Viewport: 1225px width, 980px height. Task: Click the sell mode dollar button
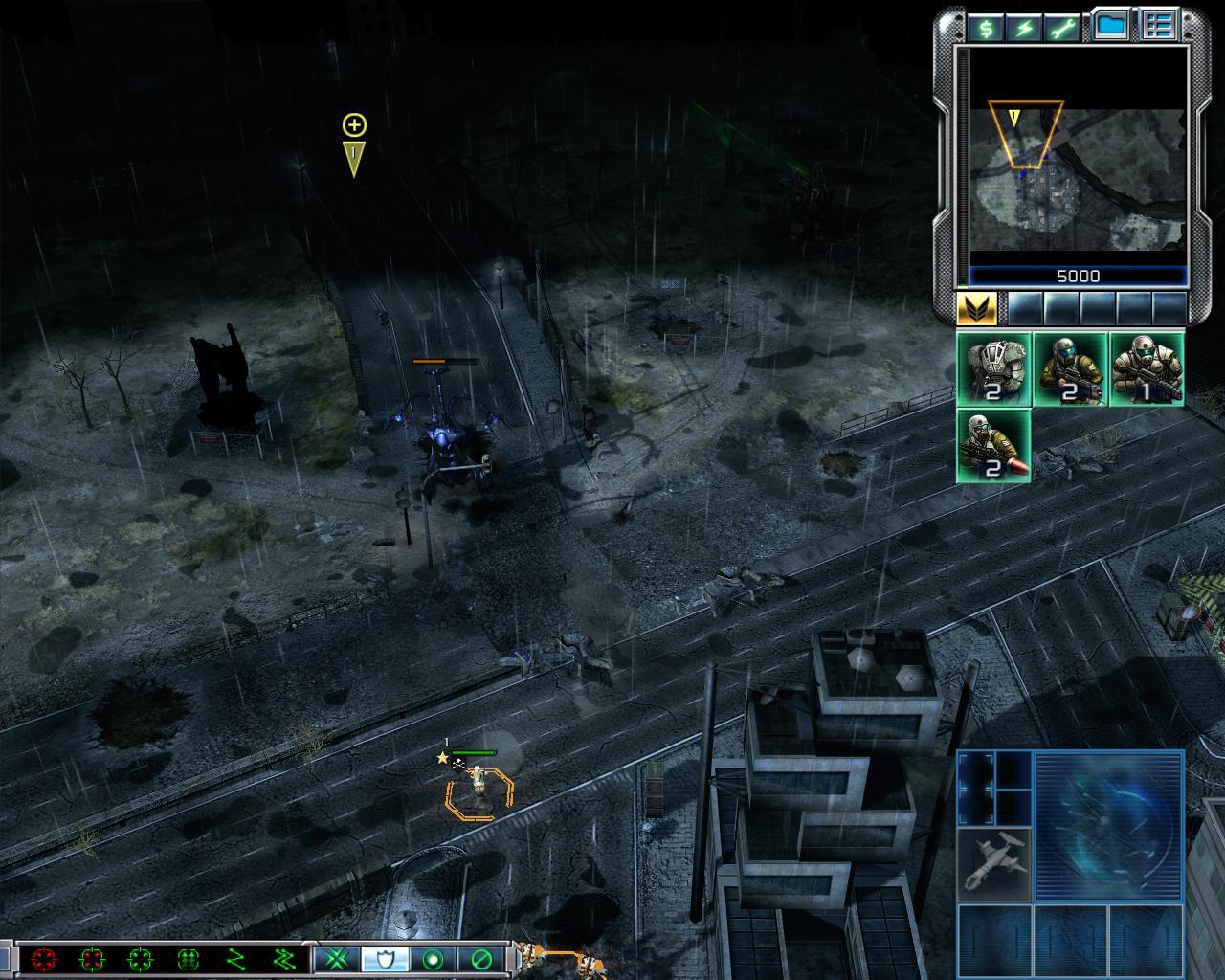(985, 28)
